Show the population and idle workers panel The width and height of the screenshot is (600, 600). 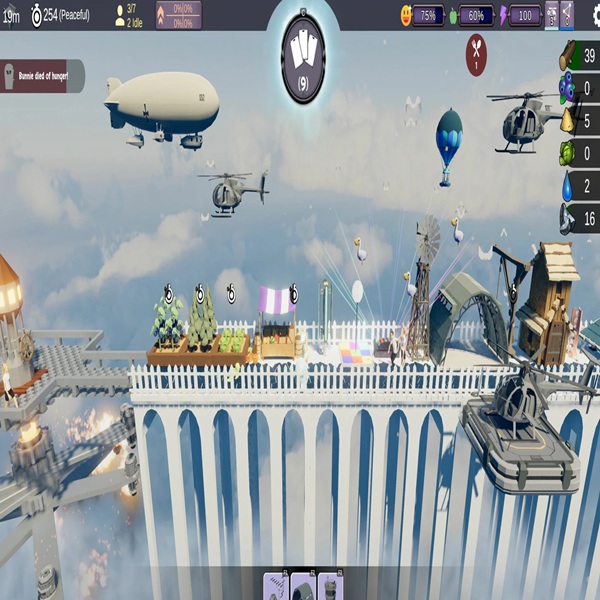pos(128,15)
